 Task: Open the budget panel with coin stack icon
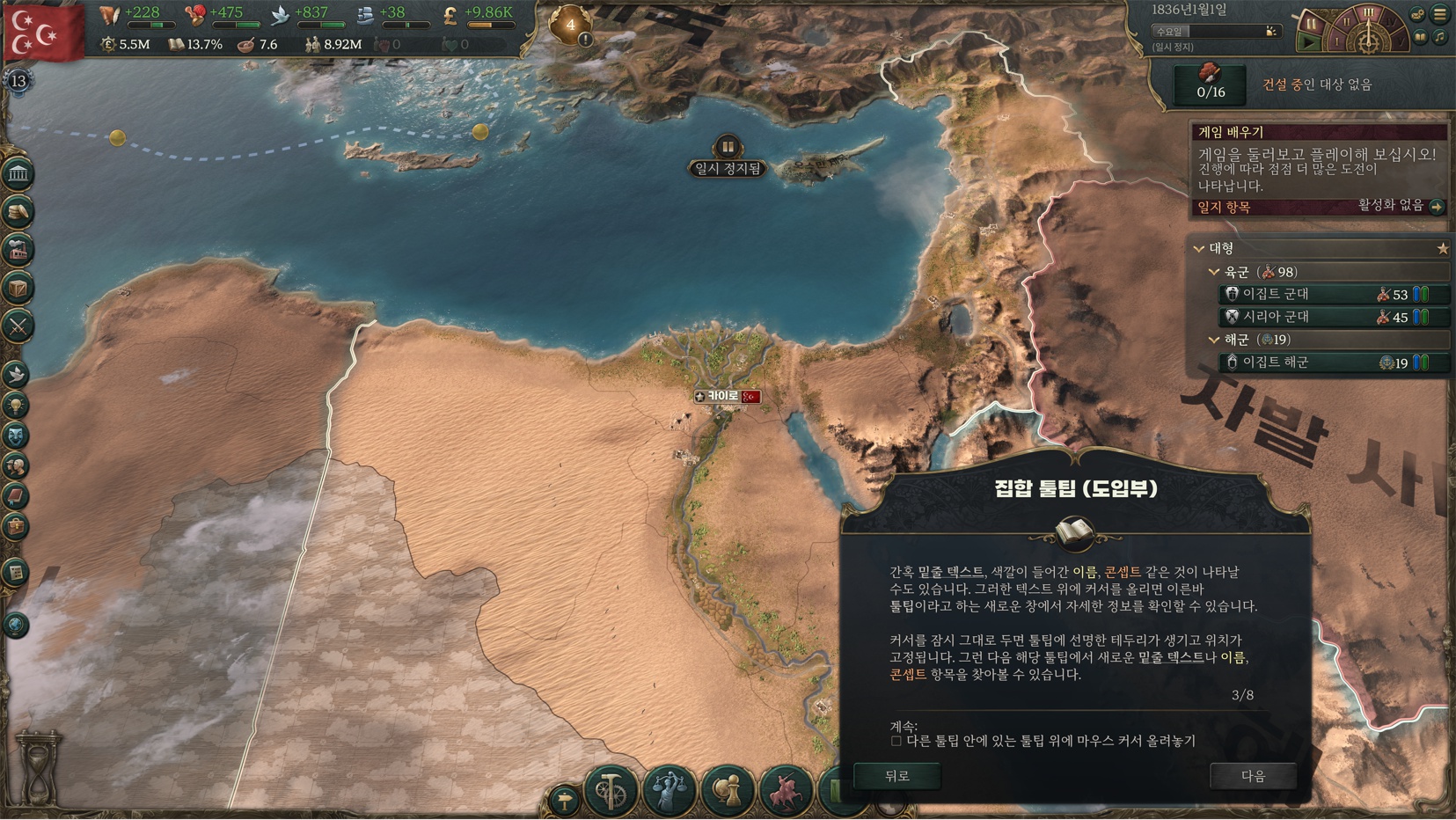click(x=18, y=211)
